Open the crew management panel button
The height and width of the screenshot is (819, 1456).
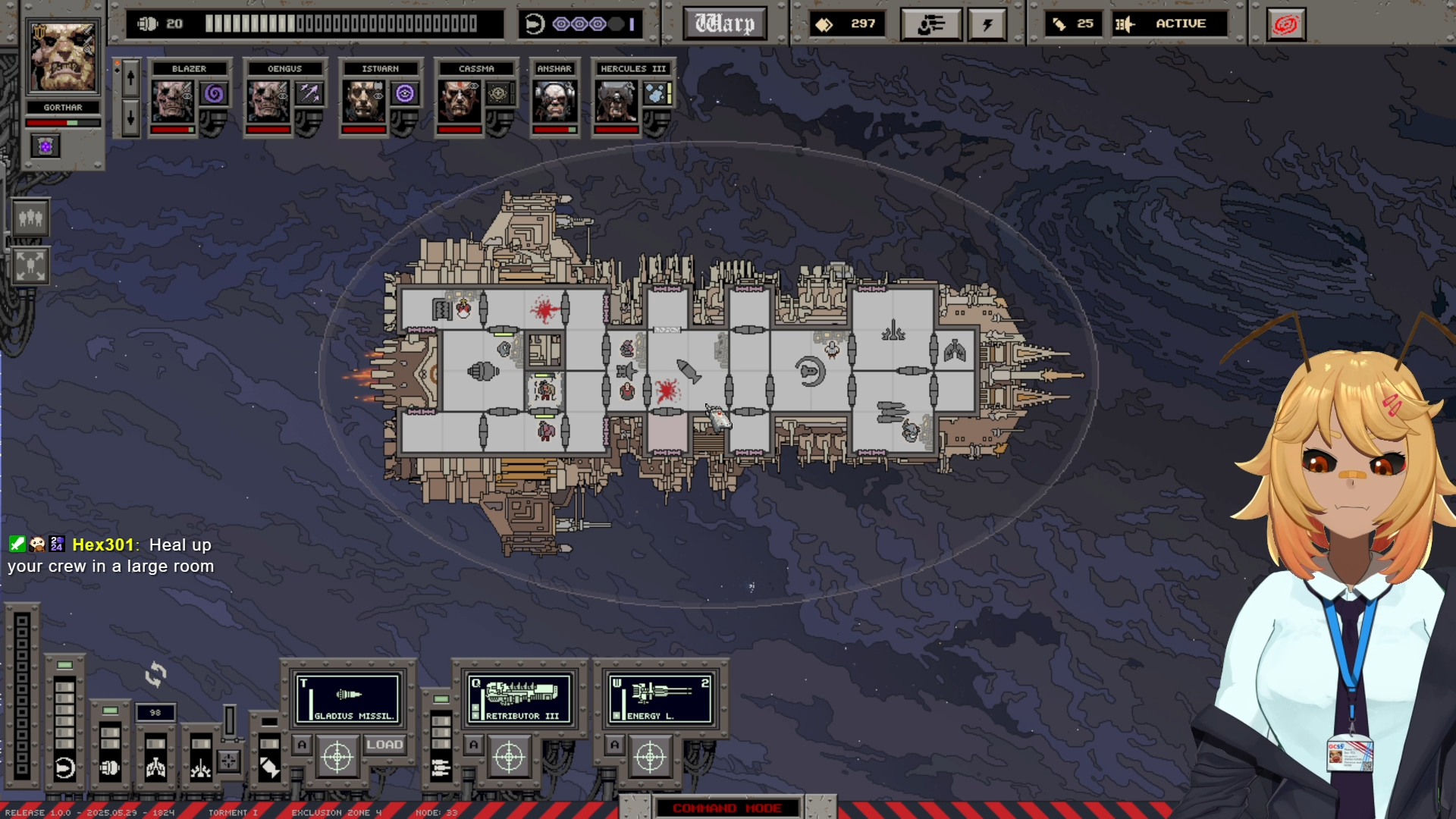point(930,24)
